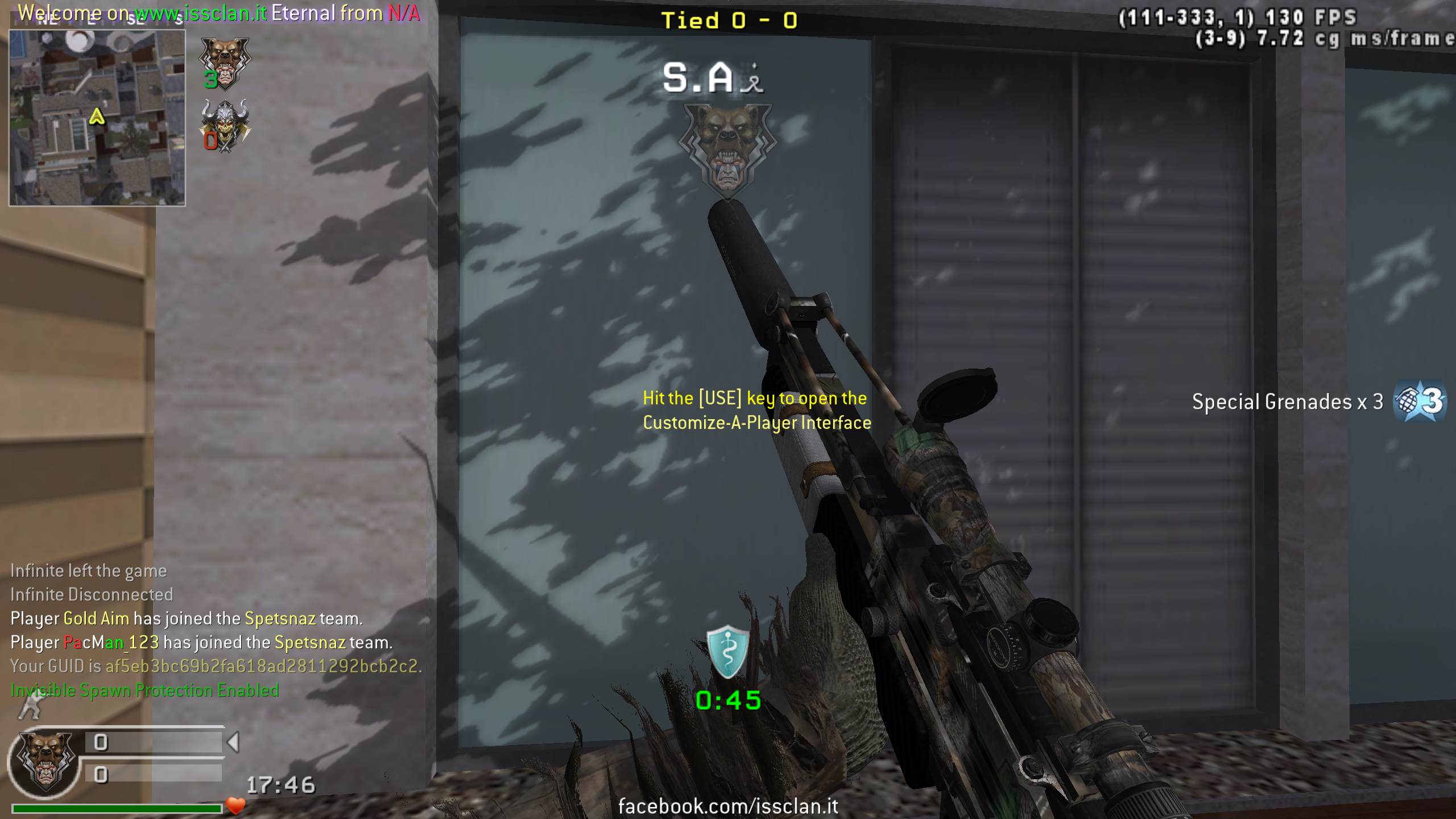Screen dimensions: 1456x819
Task: Select the yellow player arrow on the minimap
Action: click(97, 117)
